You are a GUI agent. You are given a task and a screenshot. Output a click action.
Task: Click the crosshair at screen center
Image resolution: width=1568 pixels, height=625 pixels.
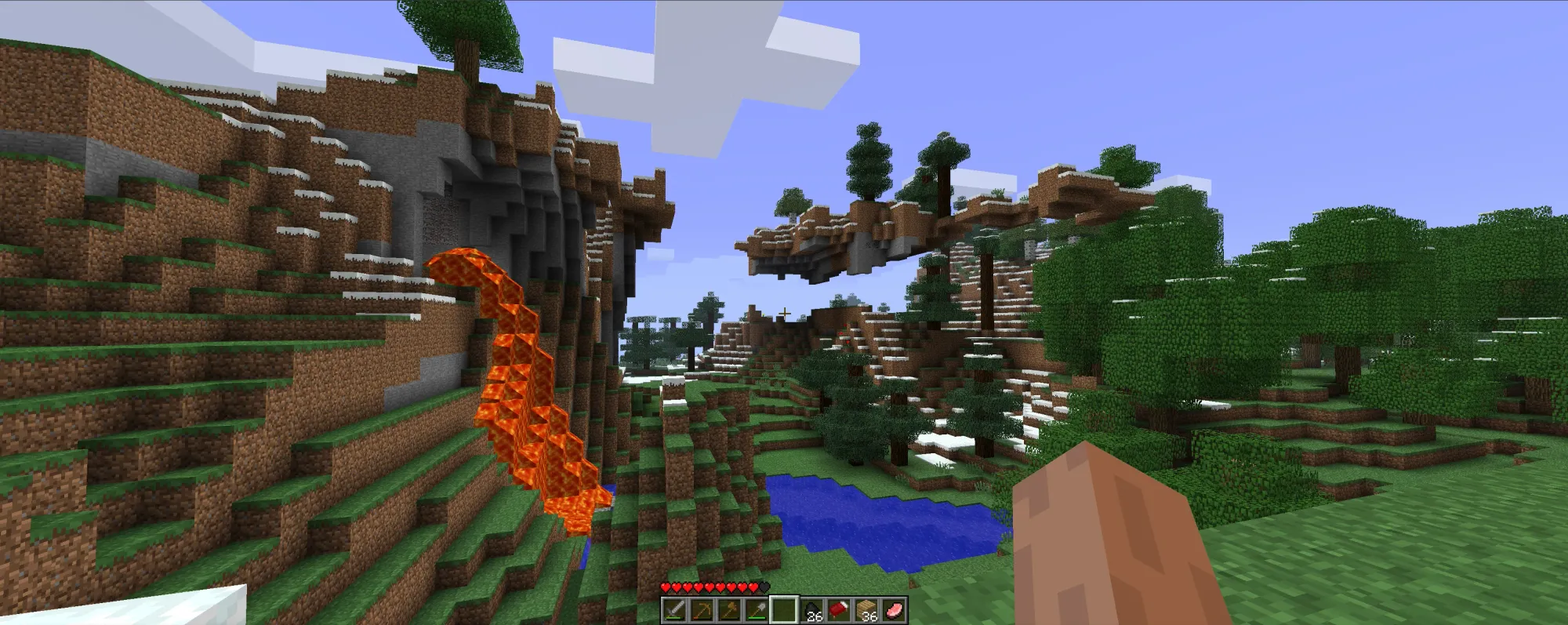[784, 312]
